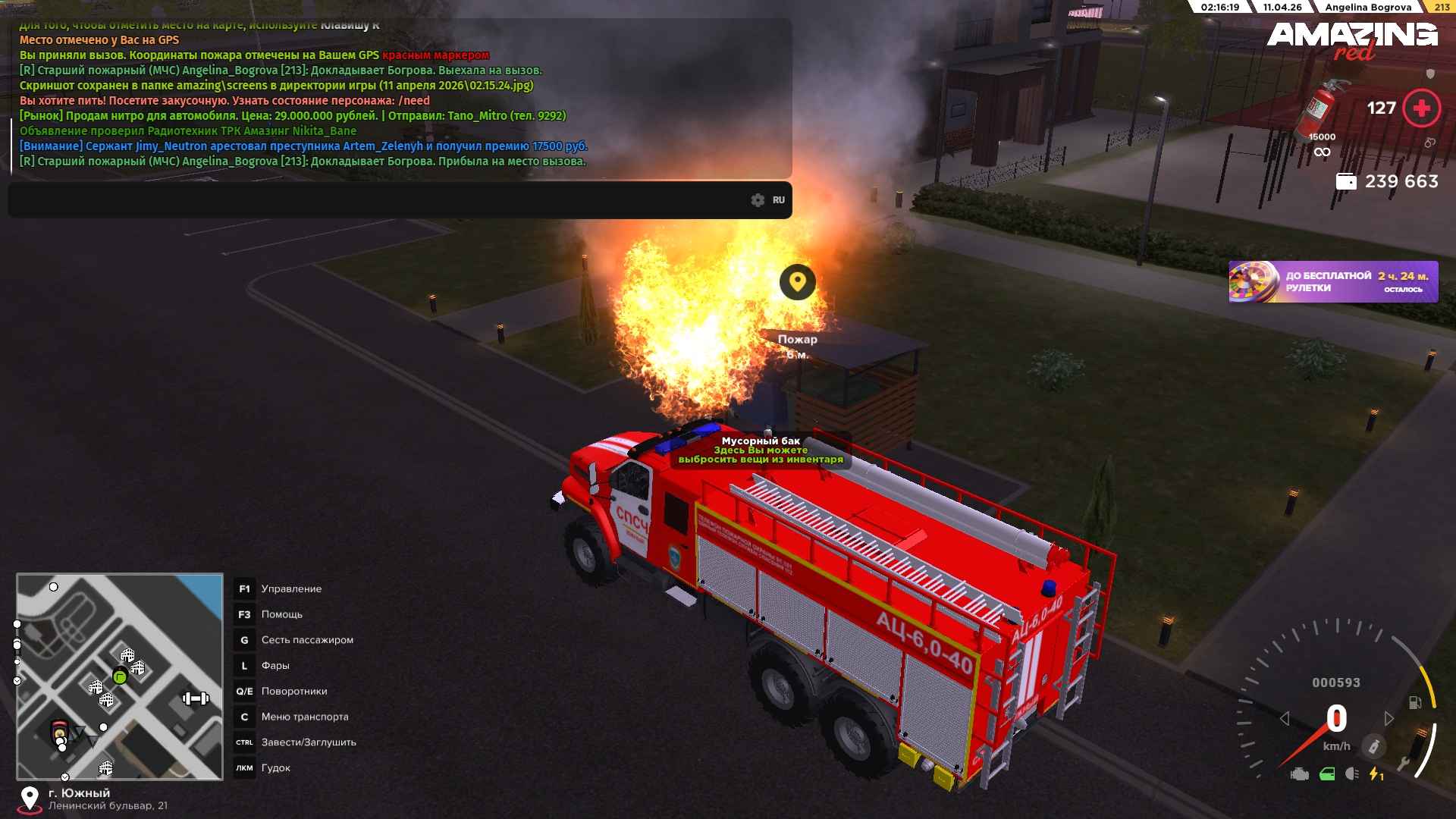Switch the RU chat language indicator
Screen dimensions: 1456x819
(x=779, y=200)
